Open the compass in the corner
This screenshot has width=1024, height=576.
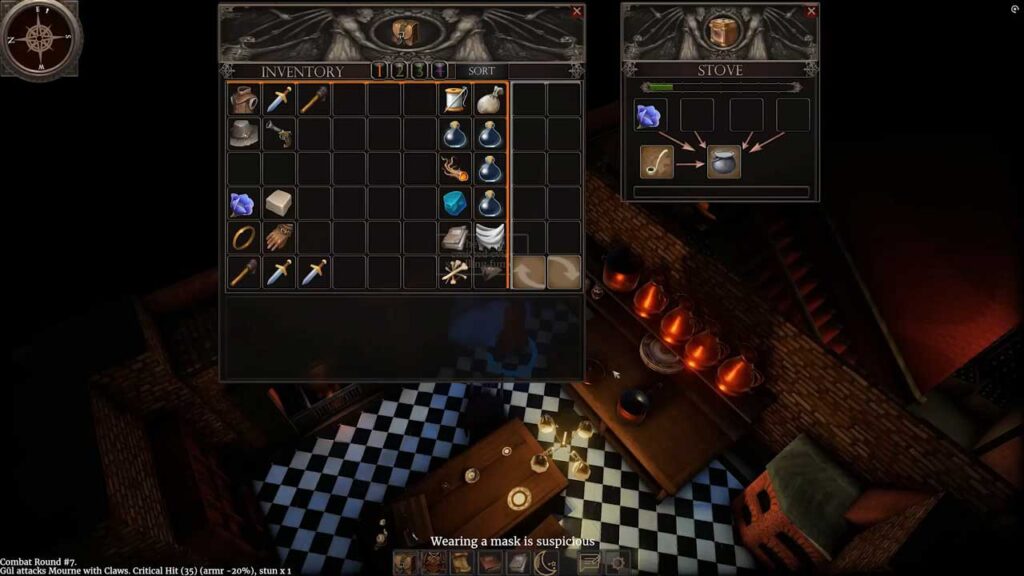[40, 38]
